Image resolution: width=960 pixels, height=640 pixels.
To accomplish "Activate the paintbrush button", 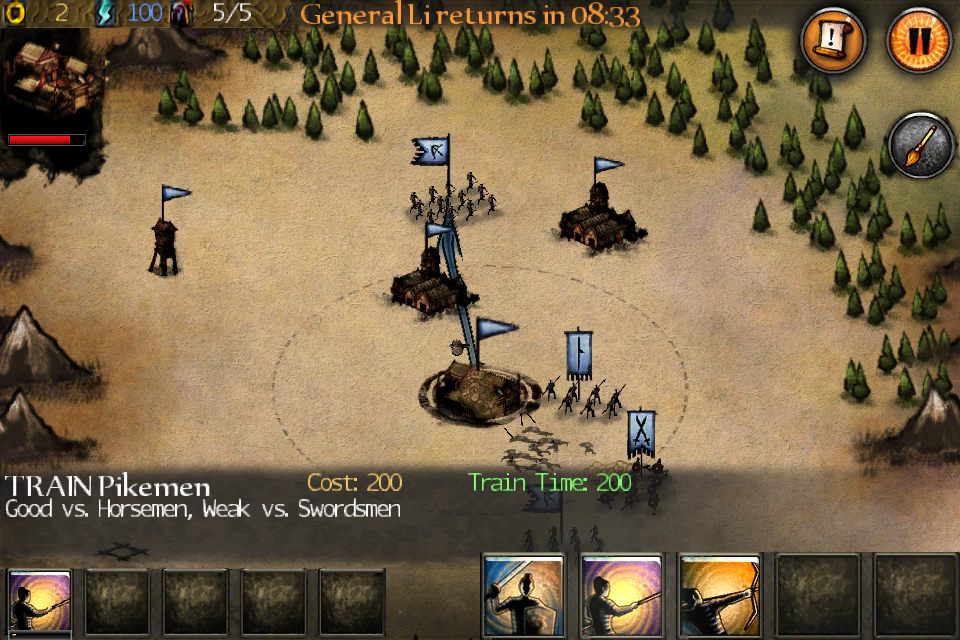I will 919,146.
